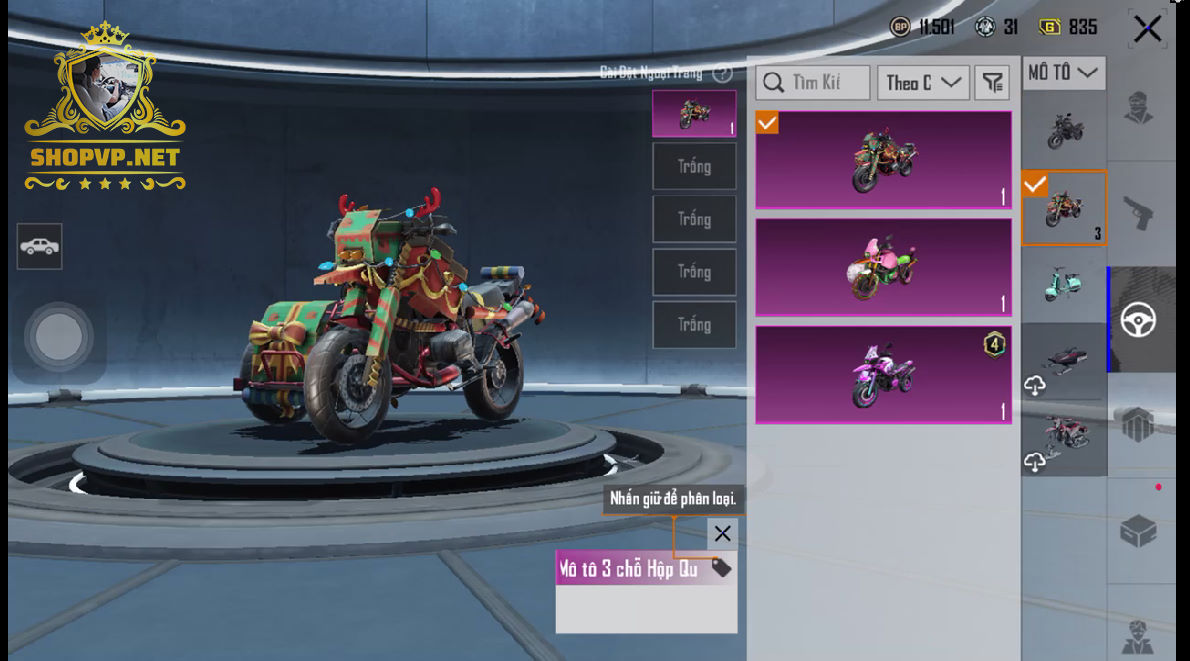Close the inventory screen with the X

click(1147, 29)
